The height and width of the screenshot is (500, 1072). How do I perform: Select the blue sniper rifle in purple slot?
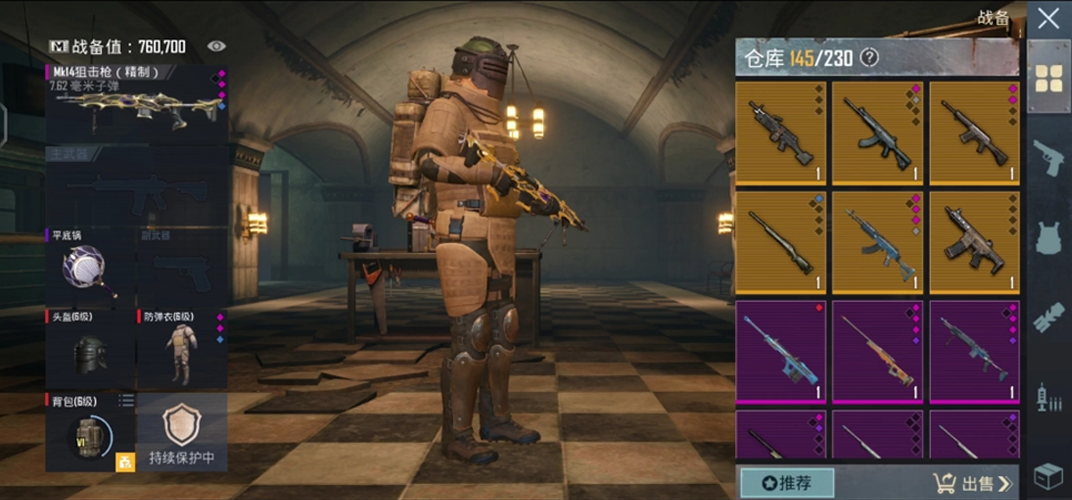click(x=780, y=348)
